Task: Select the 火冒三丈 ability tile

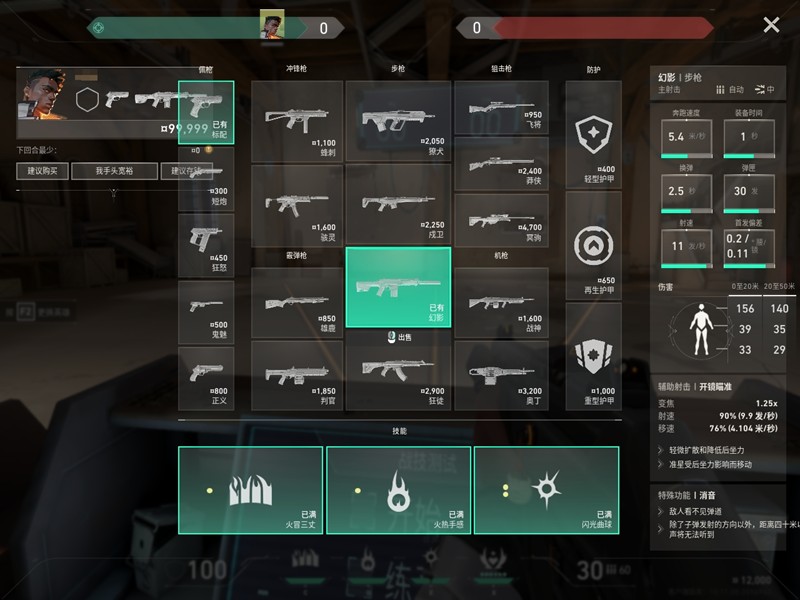Action: click(251, 490)
